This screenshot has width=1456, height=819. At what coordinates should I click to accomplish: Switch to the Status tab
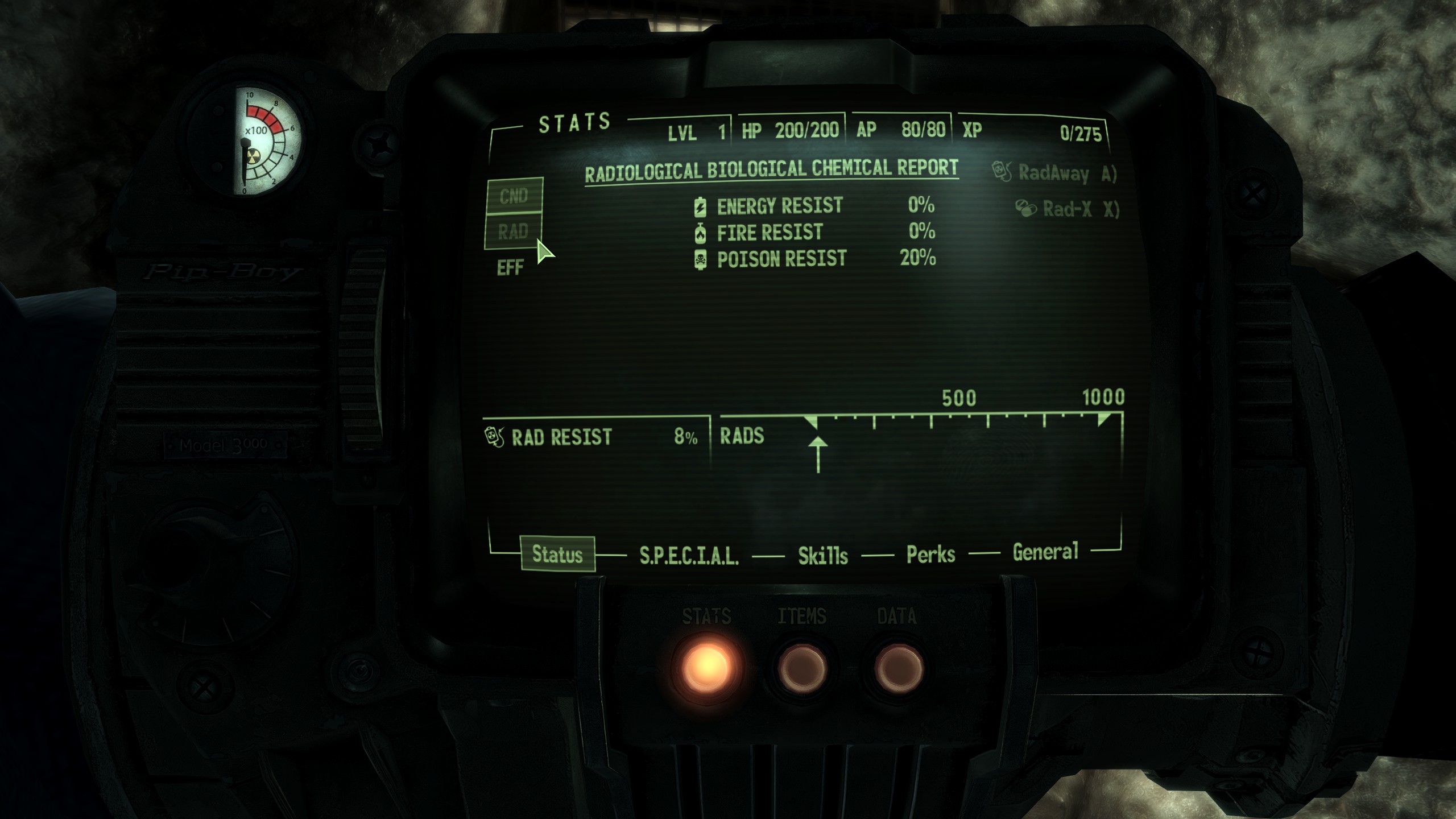click(557, 554)
